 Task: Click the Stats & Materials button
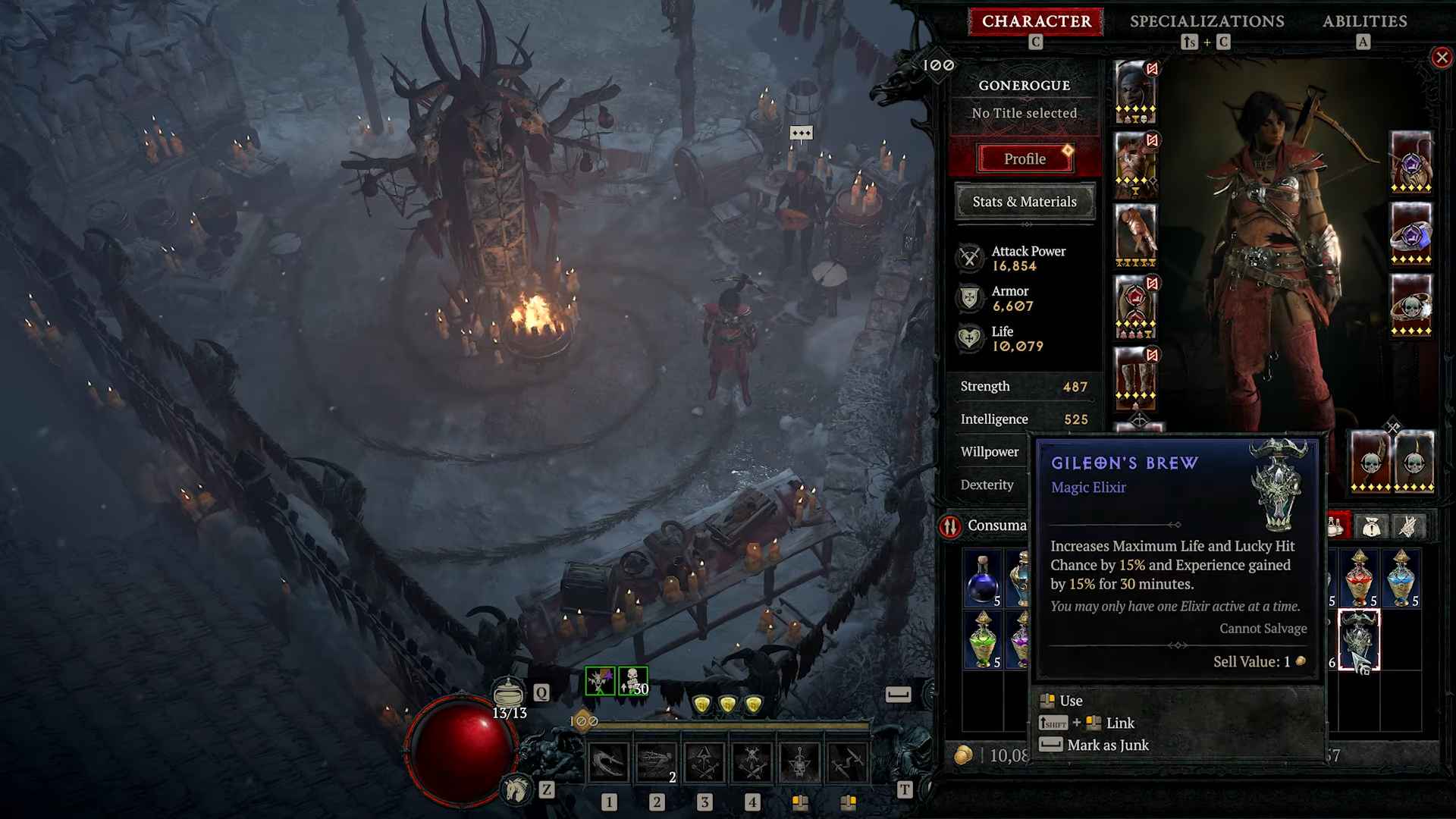click(x=1025, y=202)
